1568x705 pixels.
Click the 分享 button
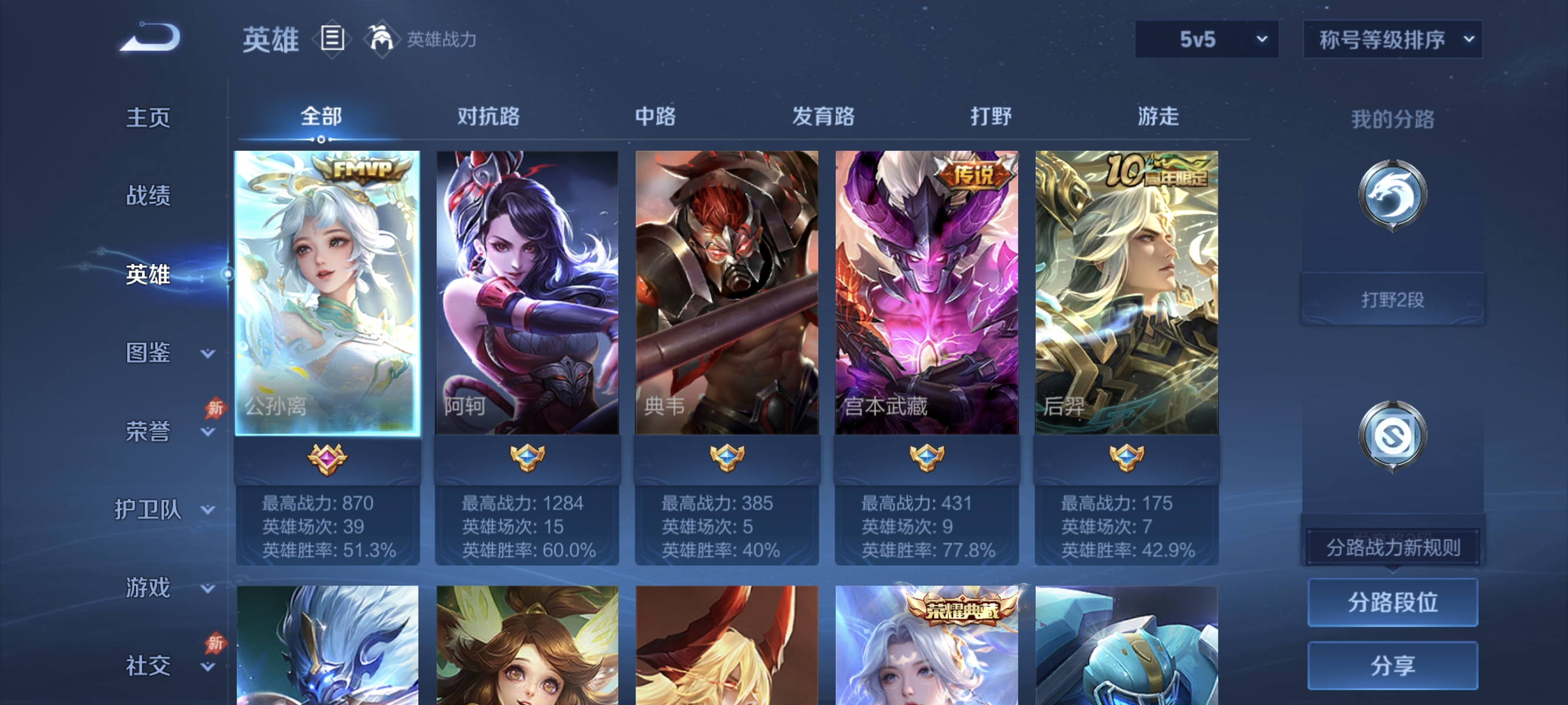1394,665
